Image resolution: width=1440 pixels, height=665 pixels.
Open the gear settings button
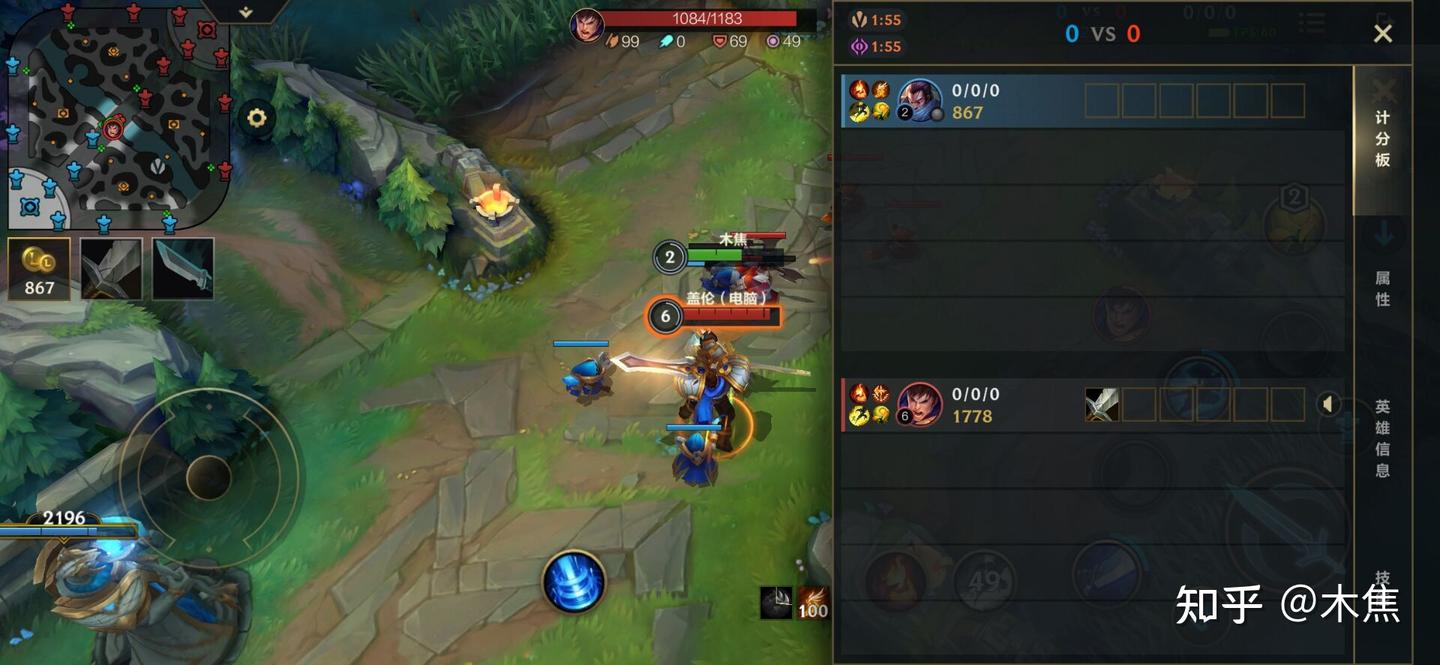(x=257, y=118)
